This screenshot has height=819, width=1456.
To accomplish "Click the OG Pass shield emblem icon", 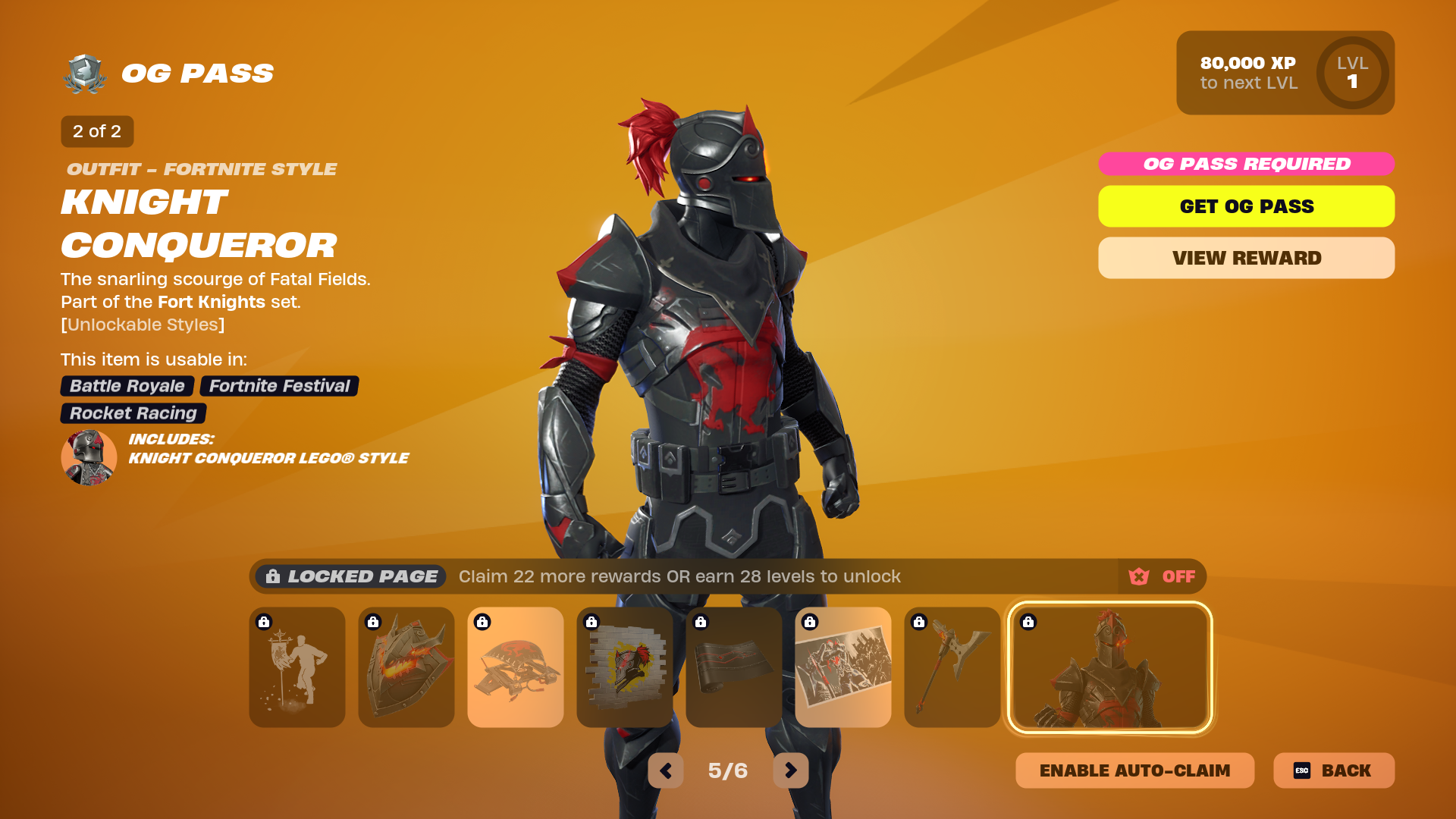I will click(x=86, y=72).
